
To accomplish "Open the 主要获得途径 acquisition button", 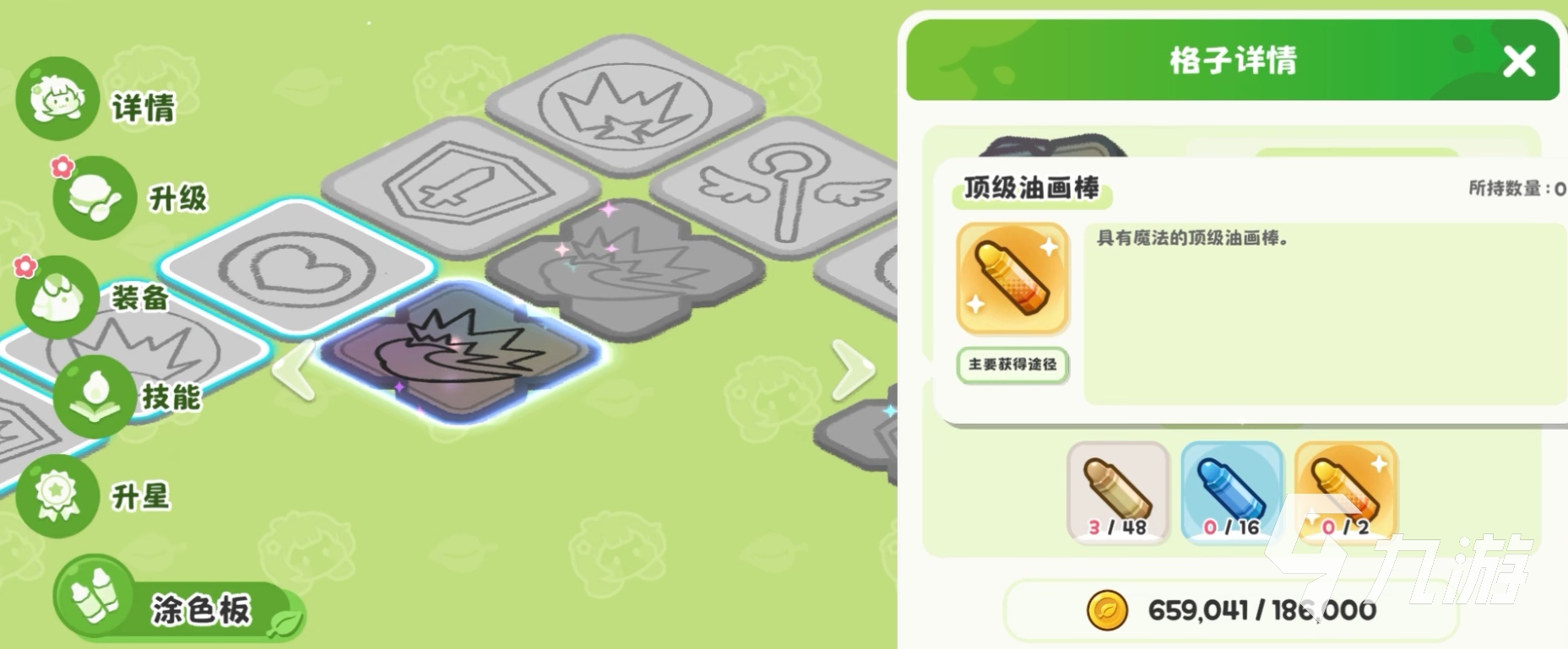I will pos(1012,365).
